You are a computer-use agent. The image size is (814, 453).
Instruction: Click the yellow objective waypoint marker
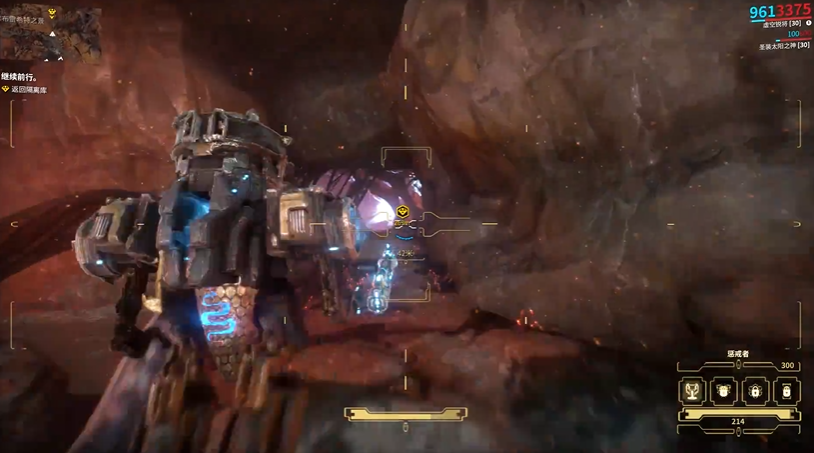(x=401, y=212)
